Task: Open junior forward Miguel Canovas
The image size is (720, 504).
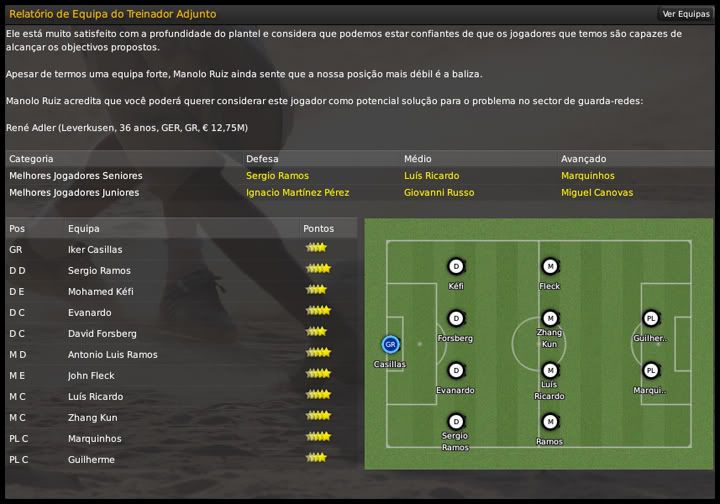Action: coord(597,193)
